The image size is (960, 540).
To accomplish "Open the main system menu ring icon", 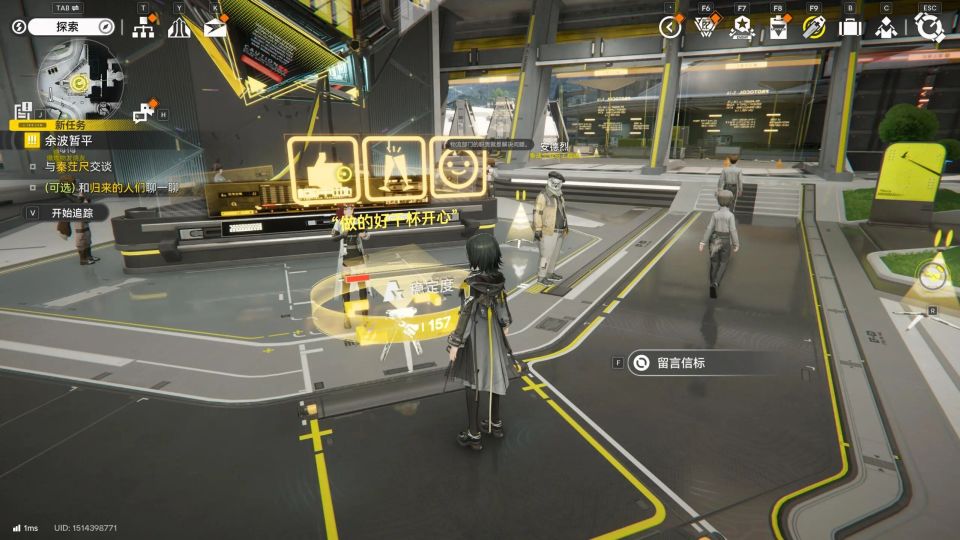I will [931, 28].
